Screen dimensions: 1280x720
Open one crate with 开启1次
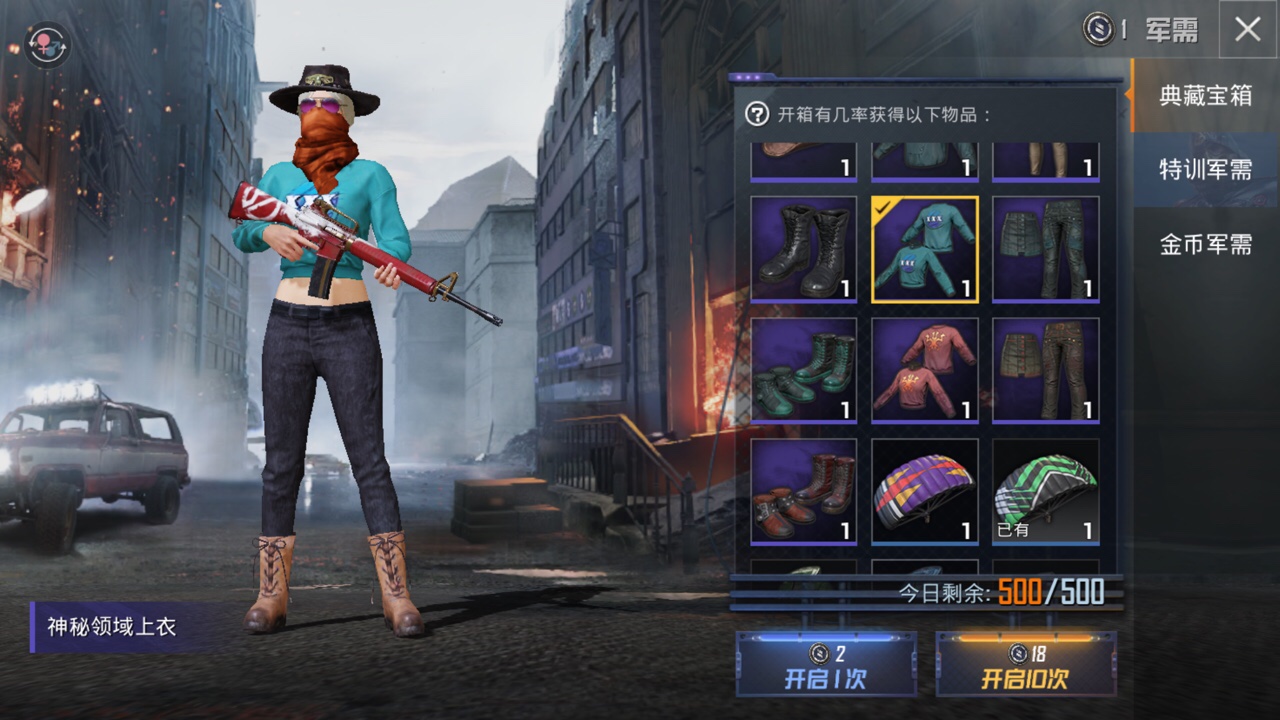click(x=826, y=665)
